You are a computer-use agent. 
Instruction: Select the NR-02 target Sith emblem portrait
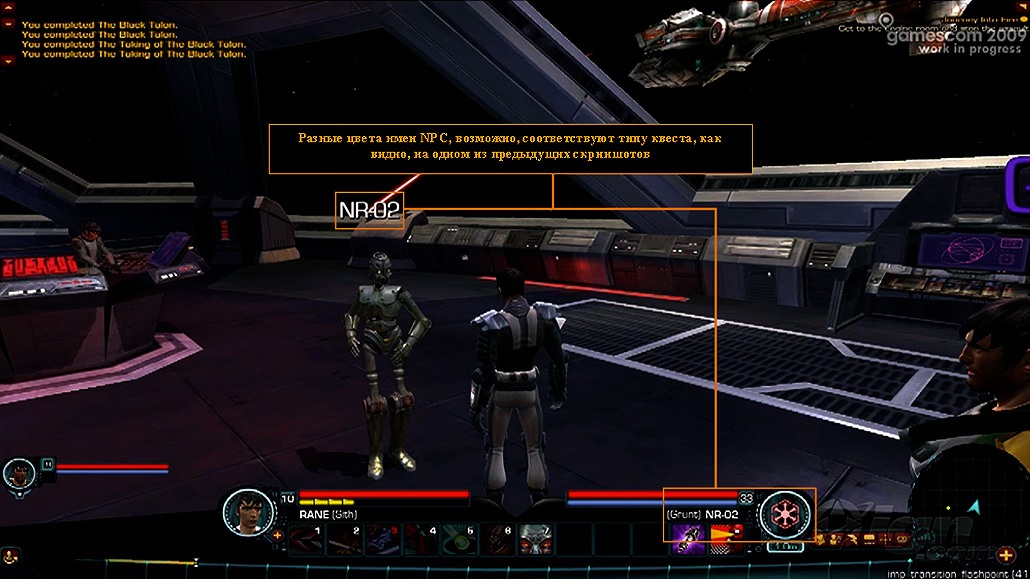(x=784, y=514)
